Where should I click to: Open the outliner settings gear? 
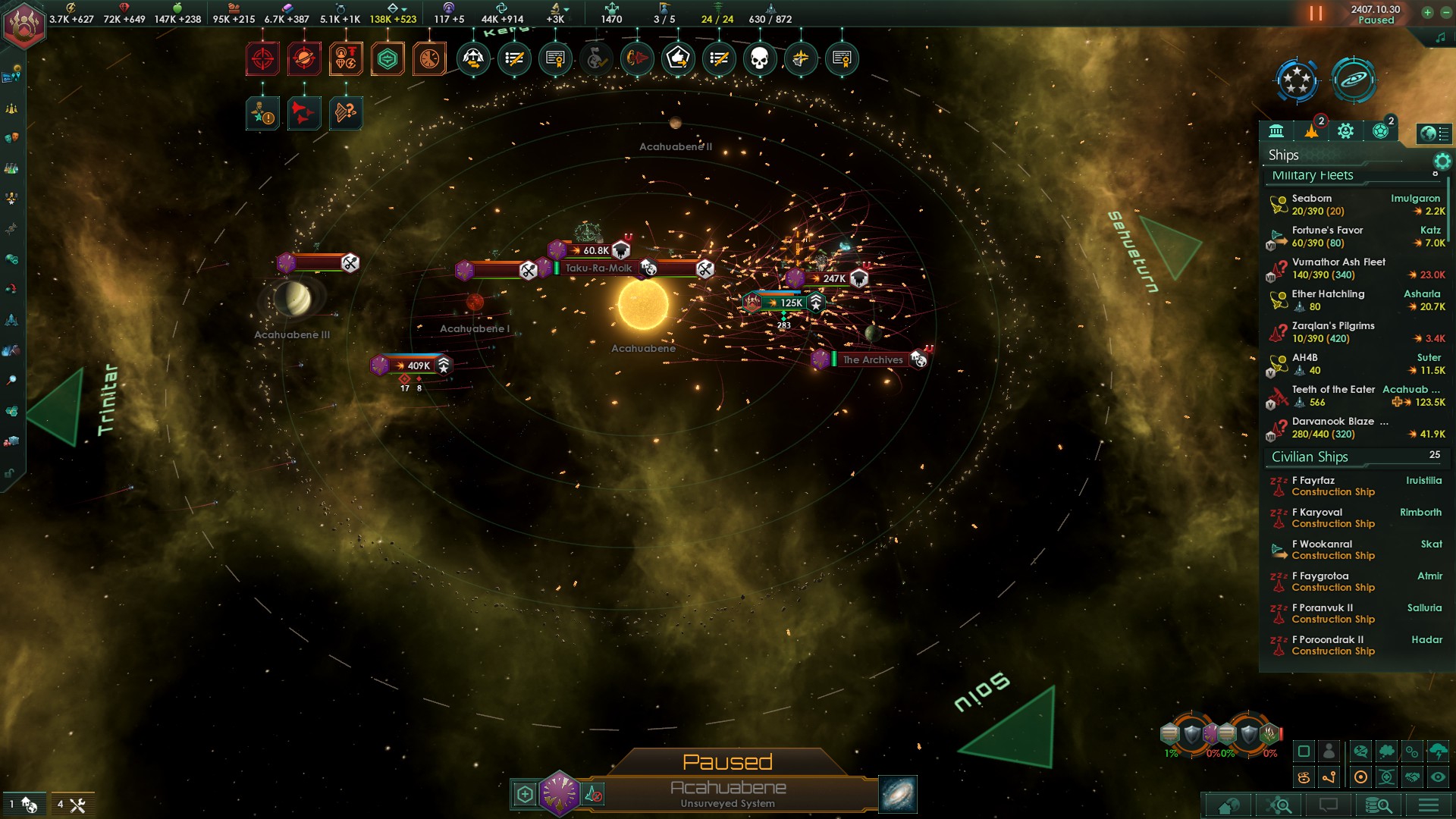pyautogui.click(x=1442, y=161)
